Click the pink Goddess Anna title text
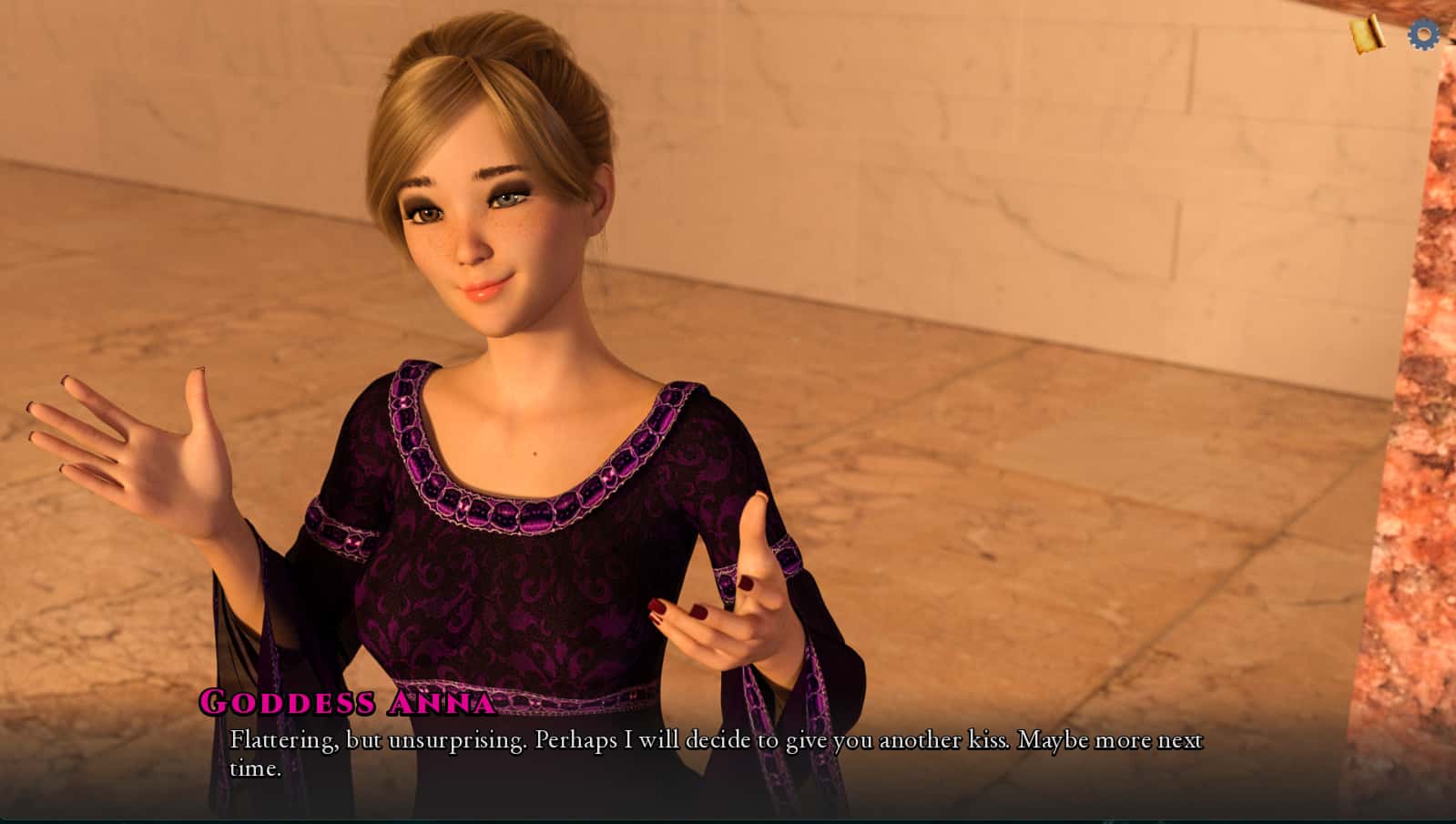 (x=346, y=703)
